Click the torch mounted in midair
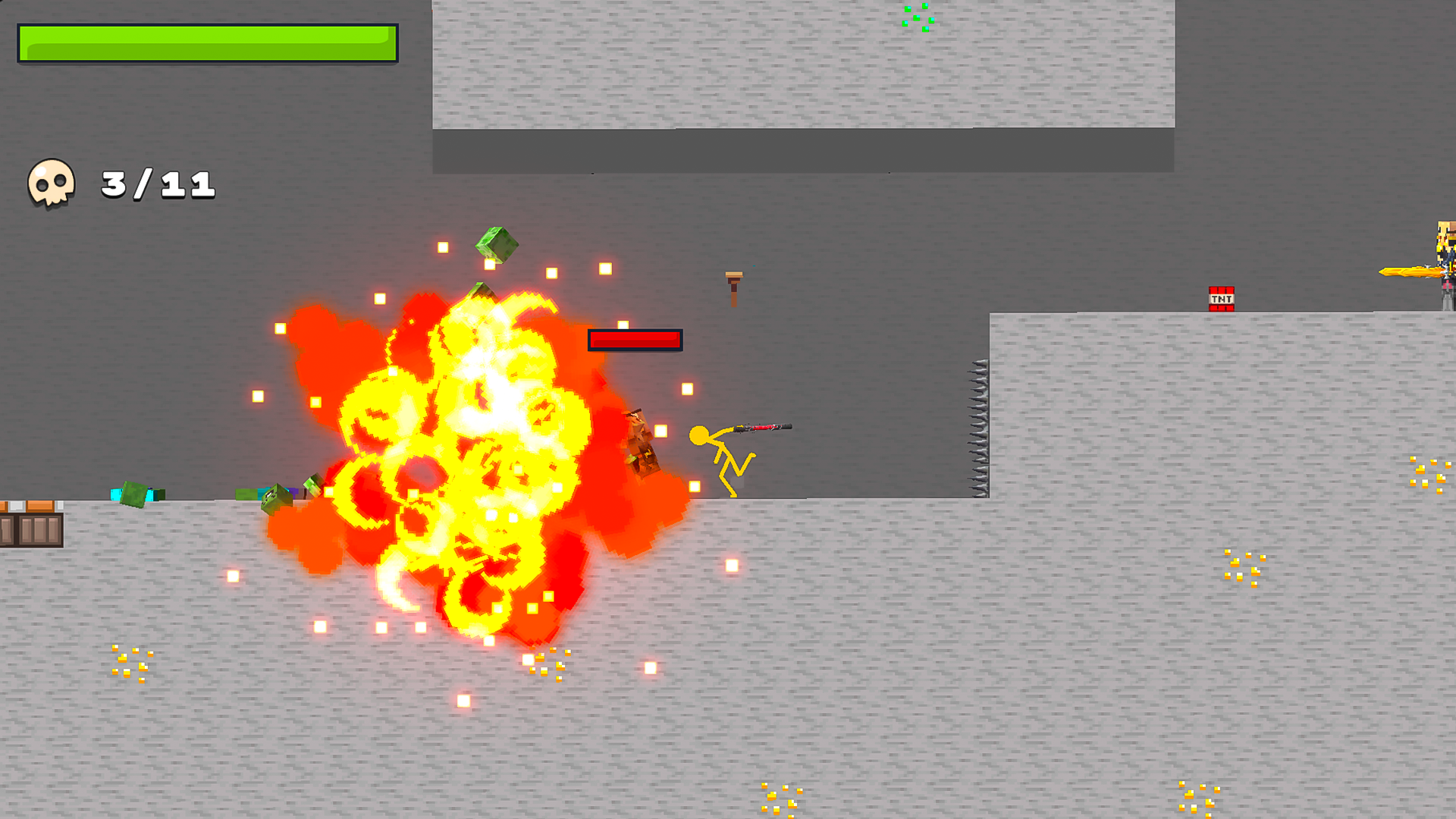Screen dimensions: 1456x819 pyautogui.click(x=733, y=288)
